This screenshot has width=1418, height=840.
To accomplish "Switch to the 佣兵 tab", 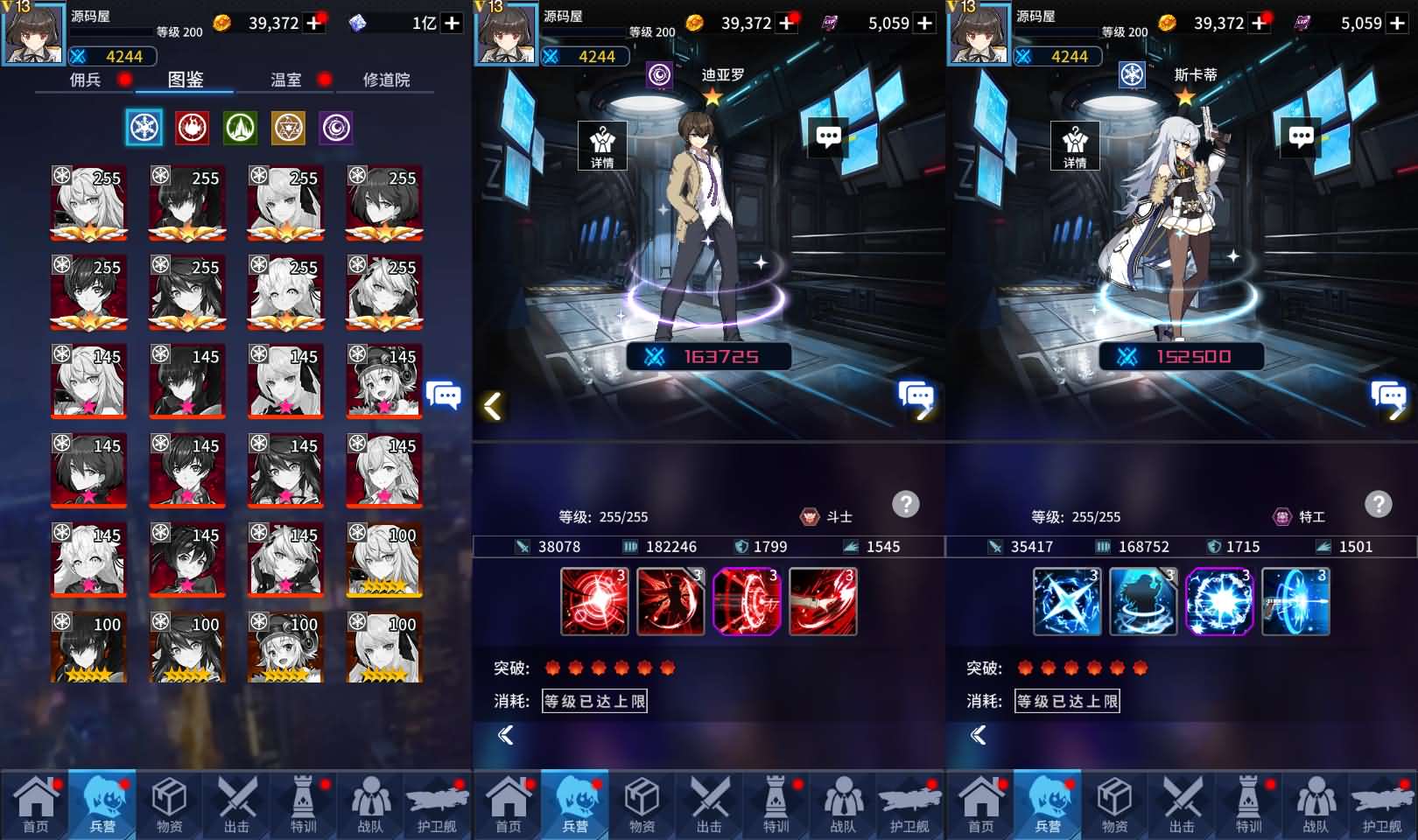I will coord(86,80).
